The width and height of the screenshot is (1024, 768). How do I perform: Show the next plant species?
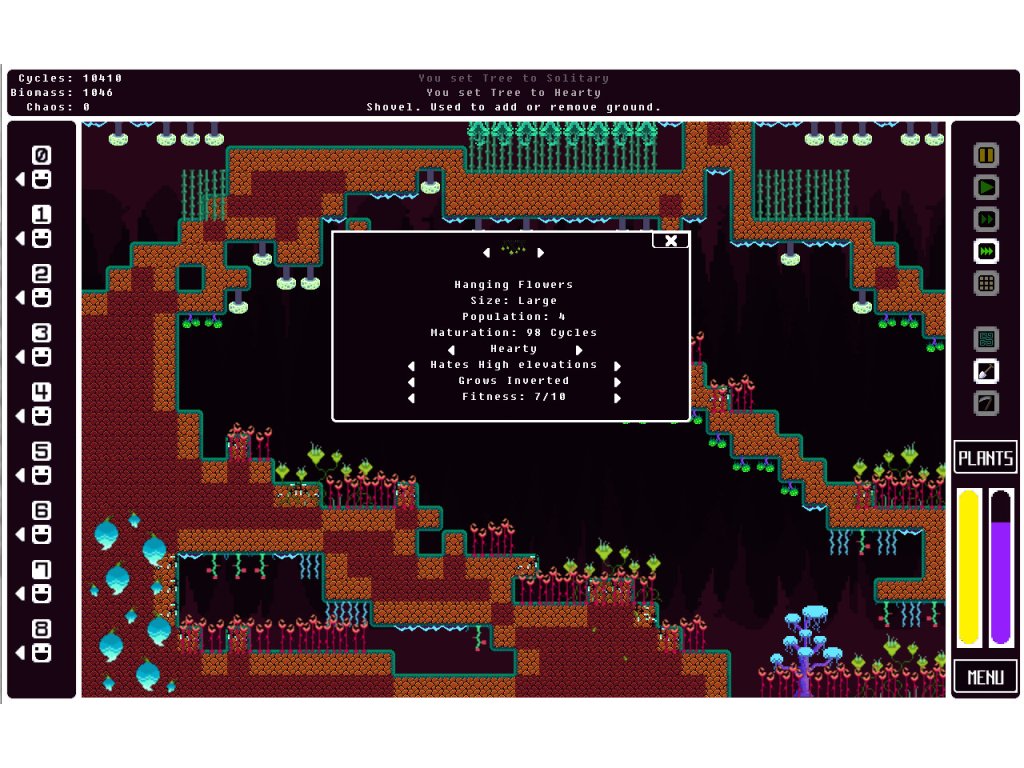click(541, 253)
